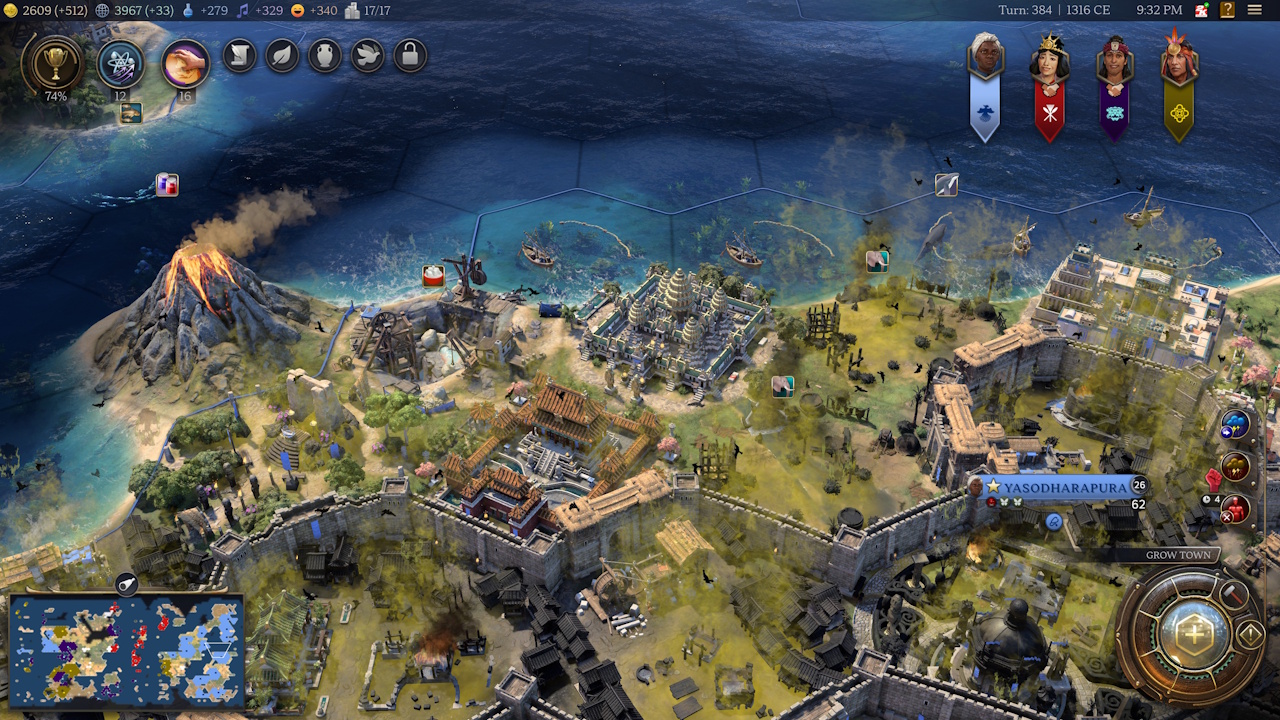Open the hamburger game menu
The width and height of the screenshot is (1280, 720).
tap(1255, 9)
